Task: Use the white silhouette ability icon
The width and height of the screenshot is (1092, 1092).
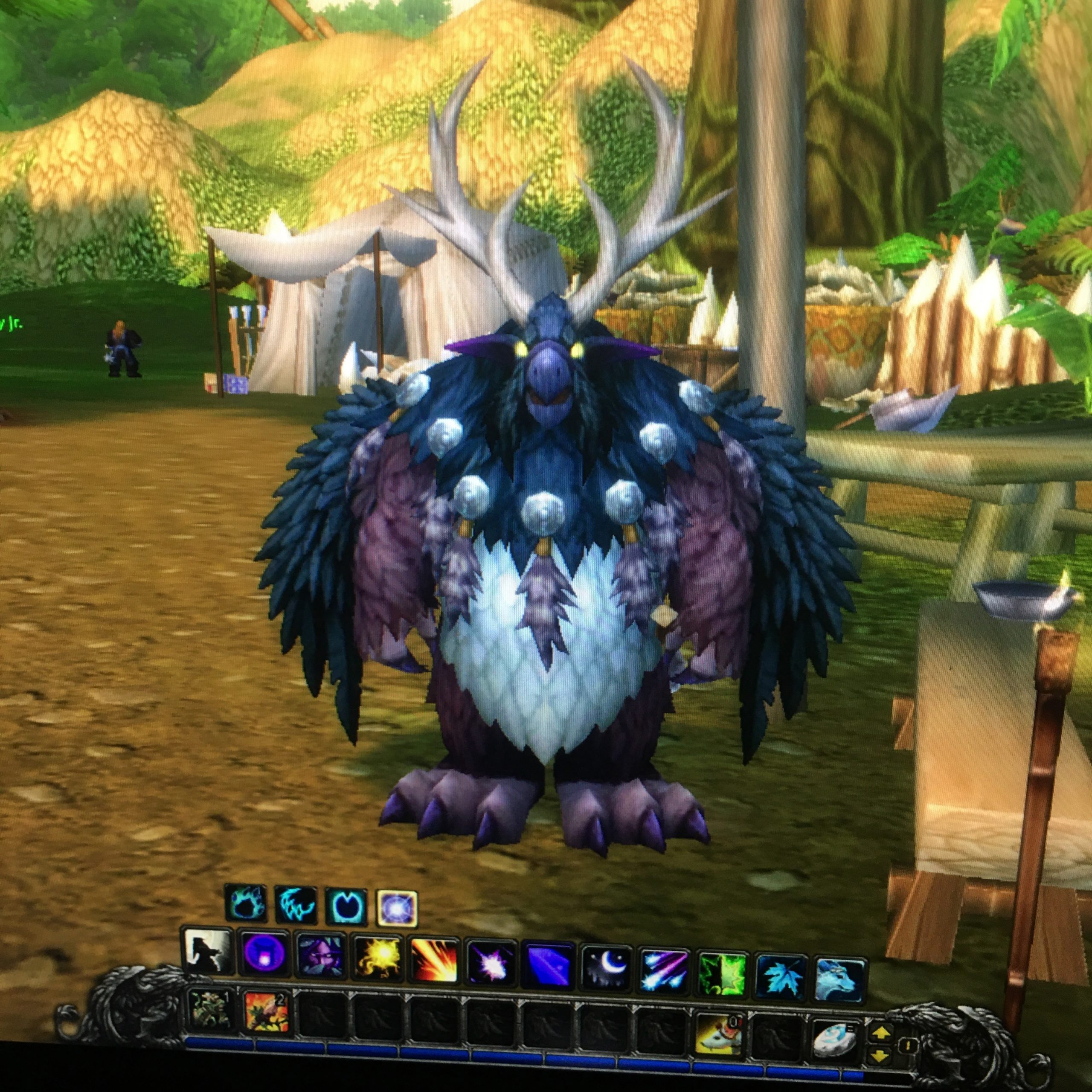Action: [207, 952]
